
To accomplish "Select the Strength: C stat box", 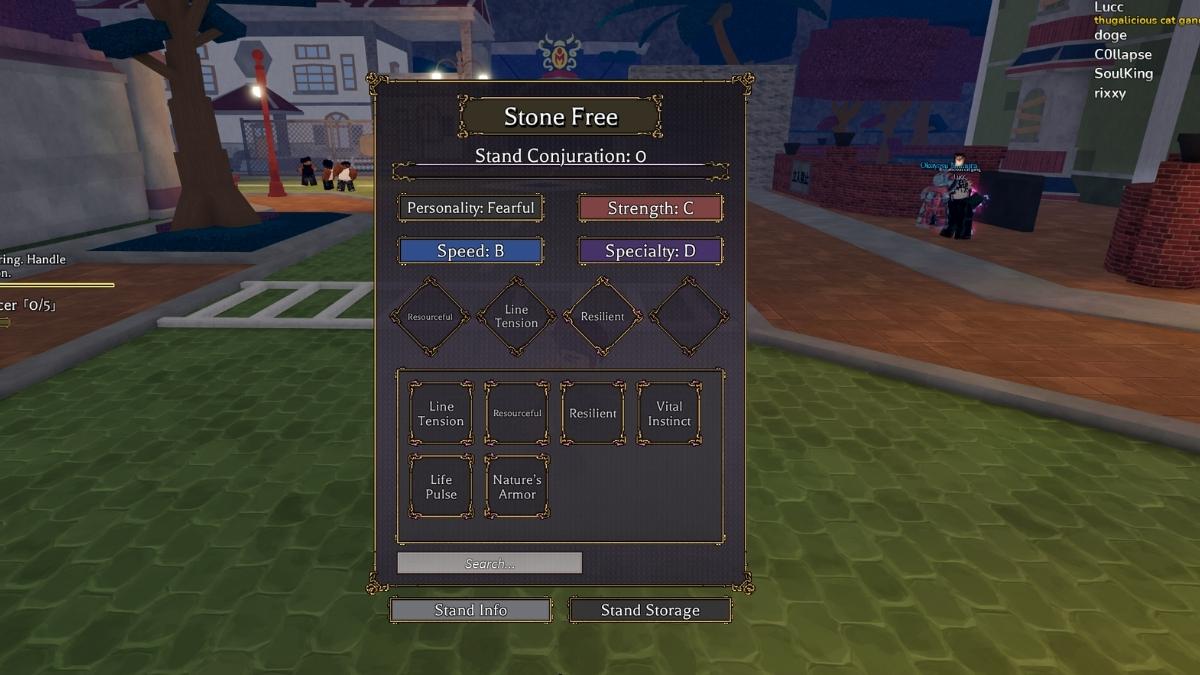I will pos(650,208).
